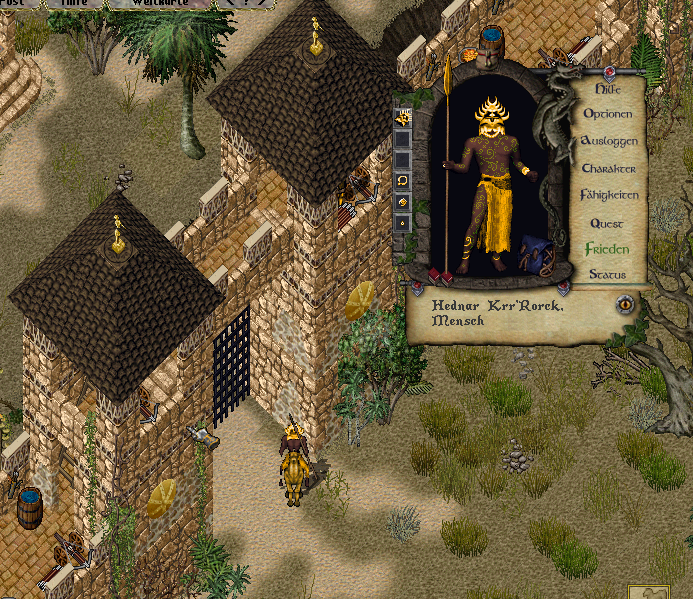Click Ausloggen to log out
Image resolution: width=693 pixels, height=599 pixels.
[608, 141]
